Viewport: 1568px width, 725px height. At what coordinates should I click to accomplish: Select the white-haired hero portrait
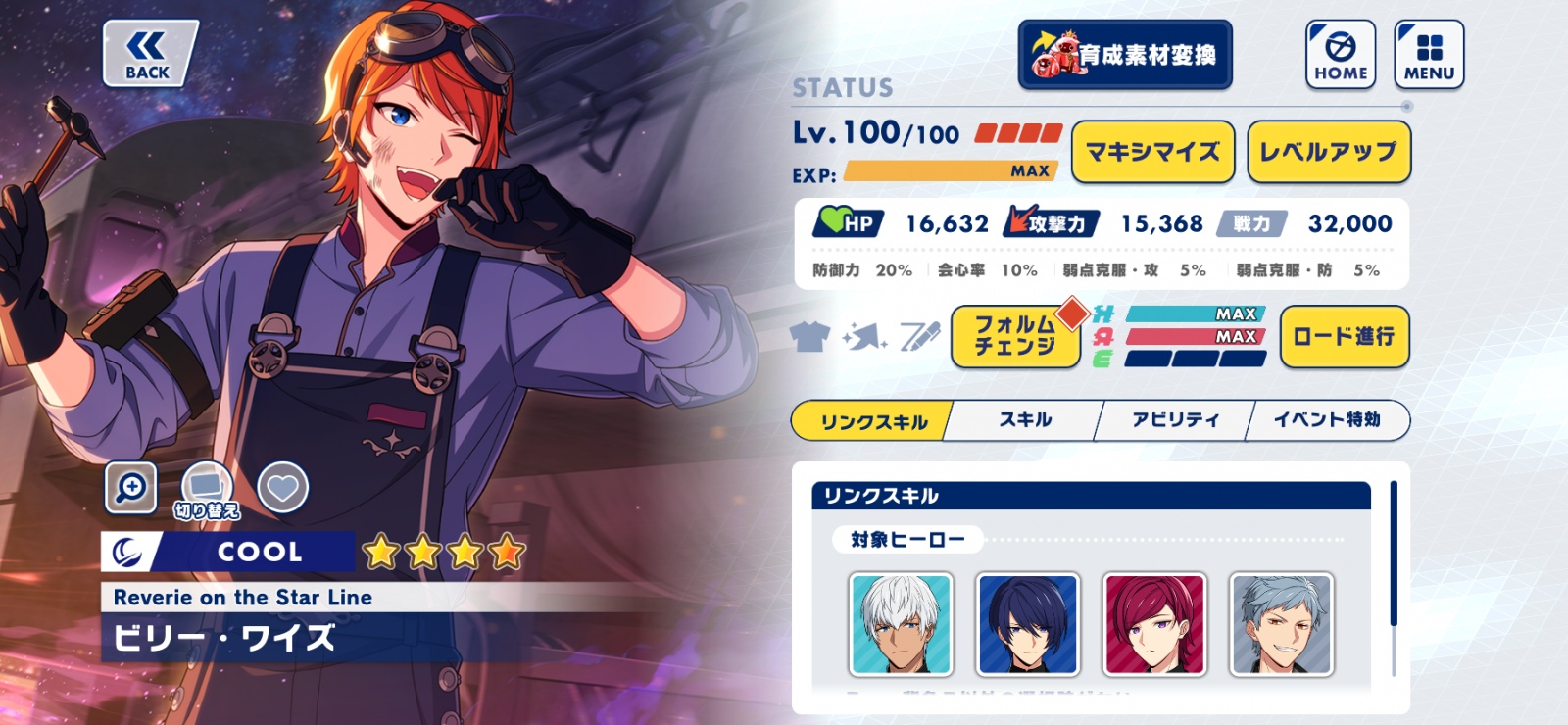click(x=901, y=625)
